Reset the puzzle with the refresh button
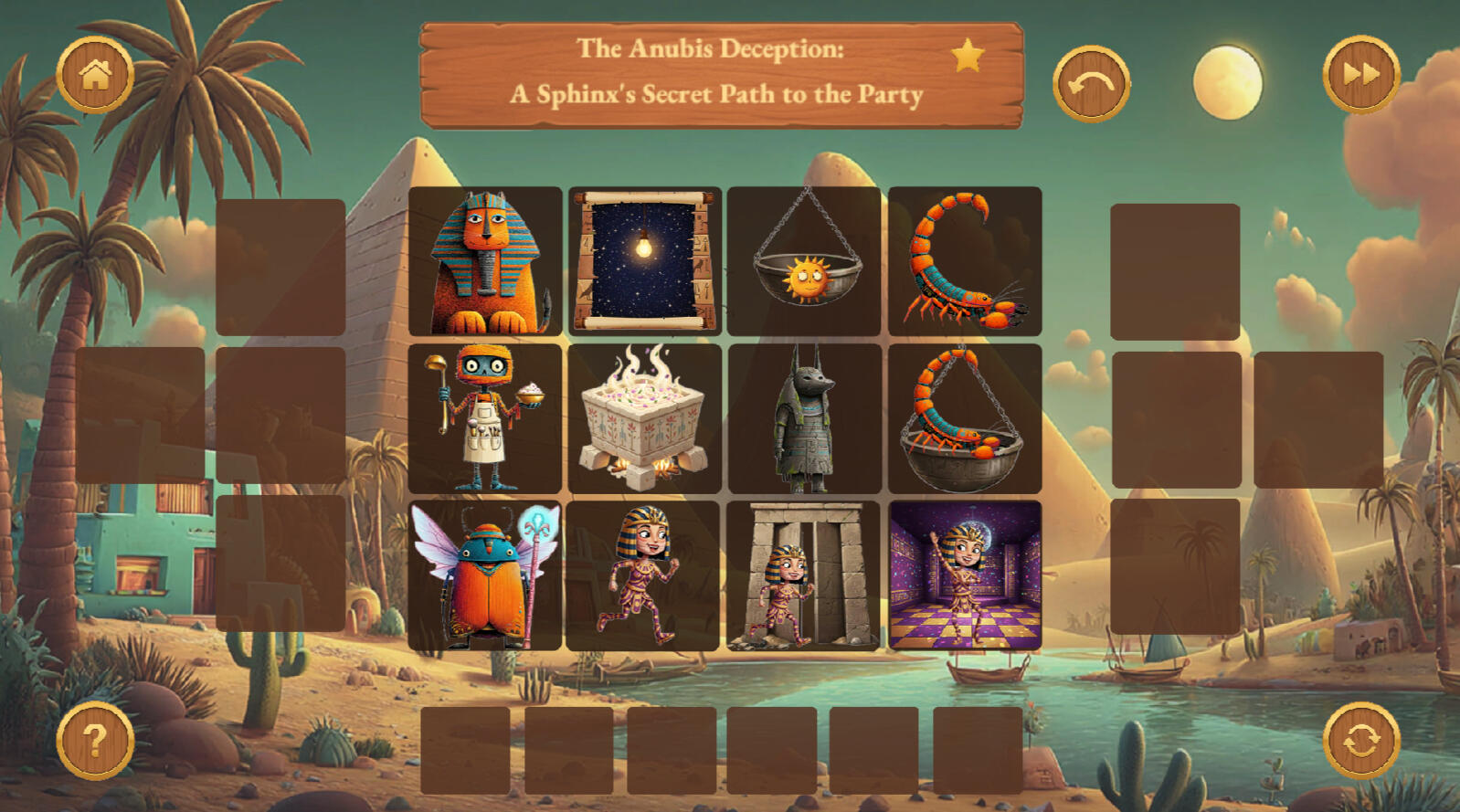This screenshot has height=812, width=1460. pos(1360,740)
